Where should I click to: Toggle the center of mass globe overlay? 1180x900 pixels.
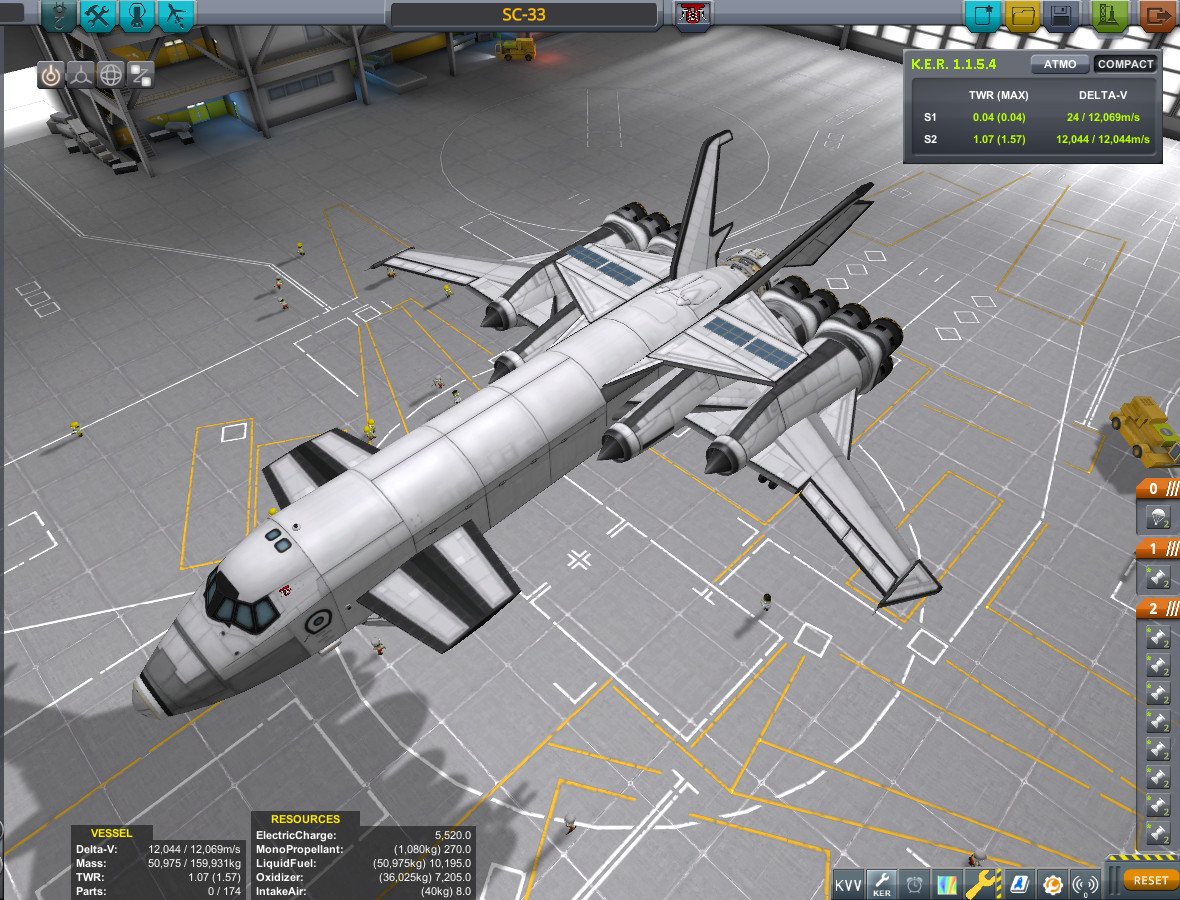pyautogui.click(x=111, y=74)
